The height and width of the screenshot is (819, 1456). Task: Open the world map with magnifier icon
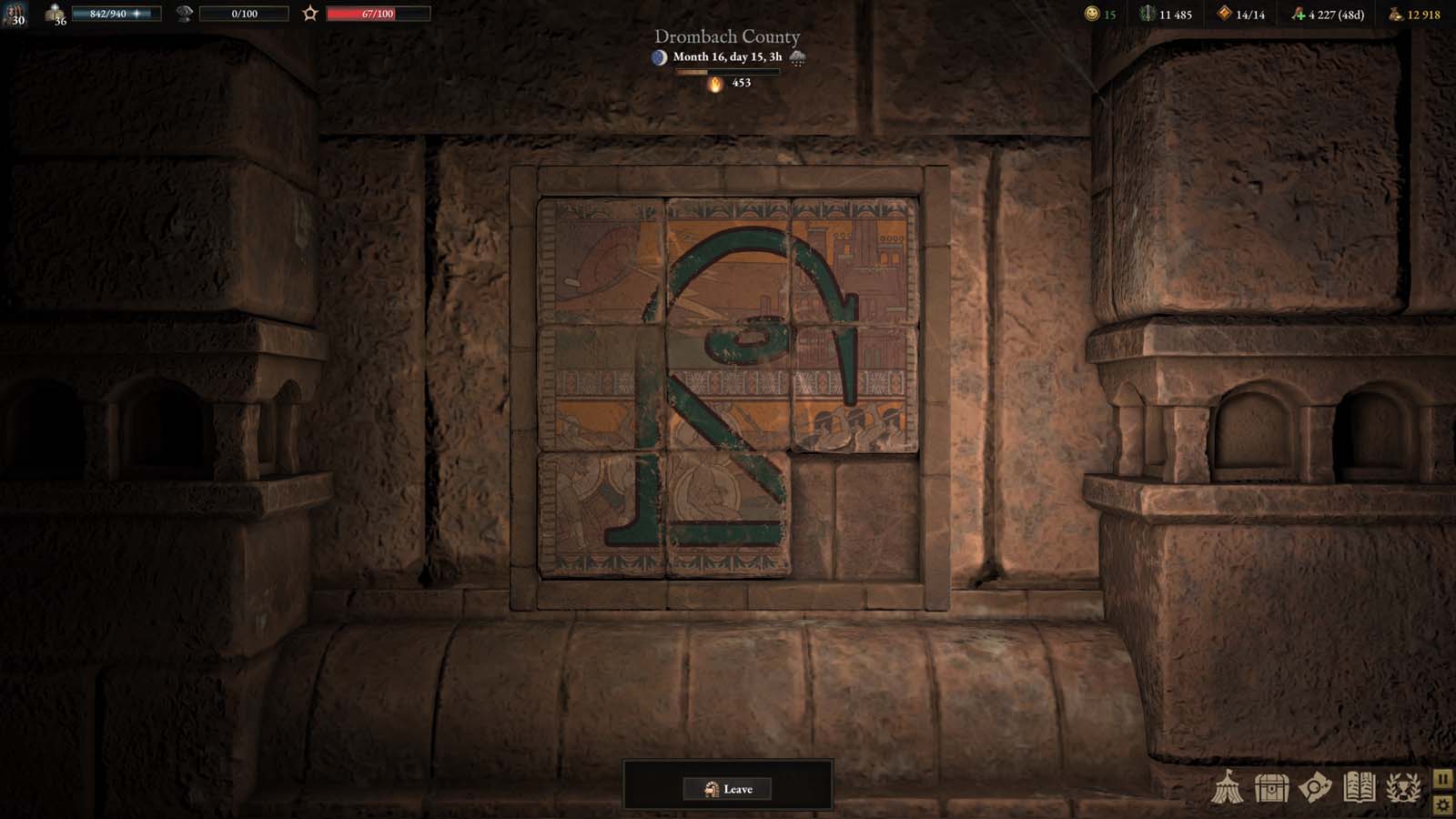pyautogui.click(x=1313, y=788)
